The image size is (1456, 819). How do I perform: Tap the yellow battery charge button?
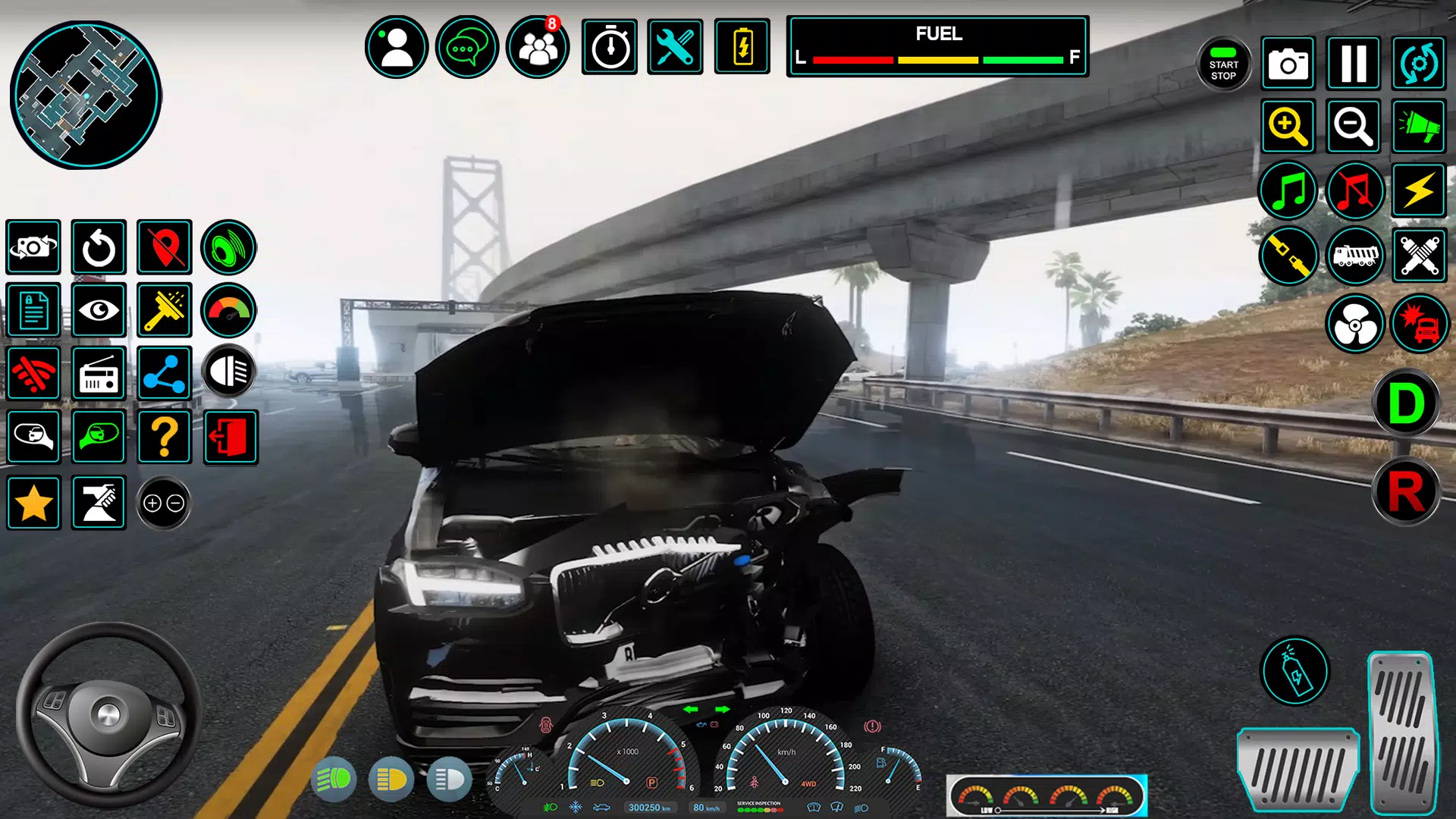click(742, 47)
